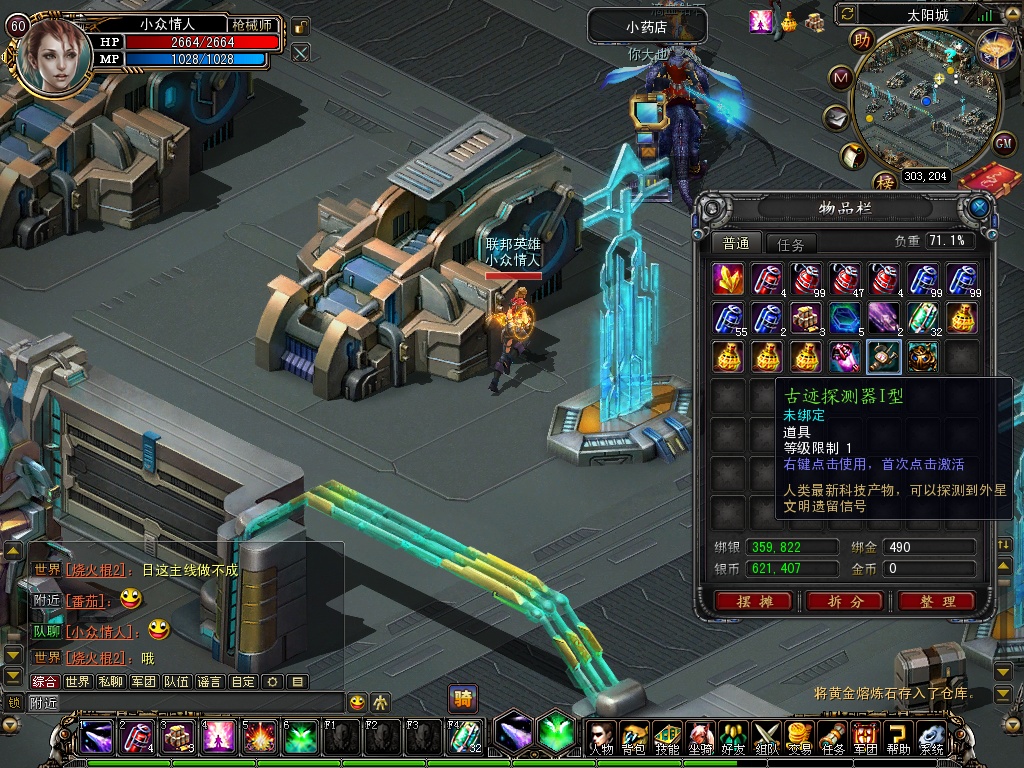
Task: Click the 助 assist button by minimap
Action: tap(860, 40)
